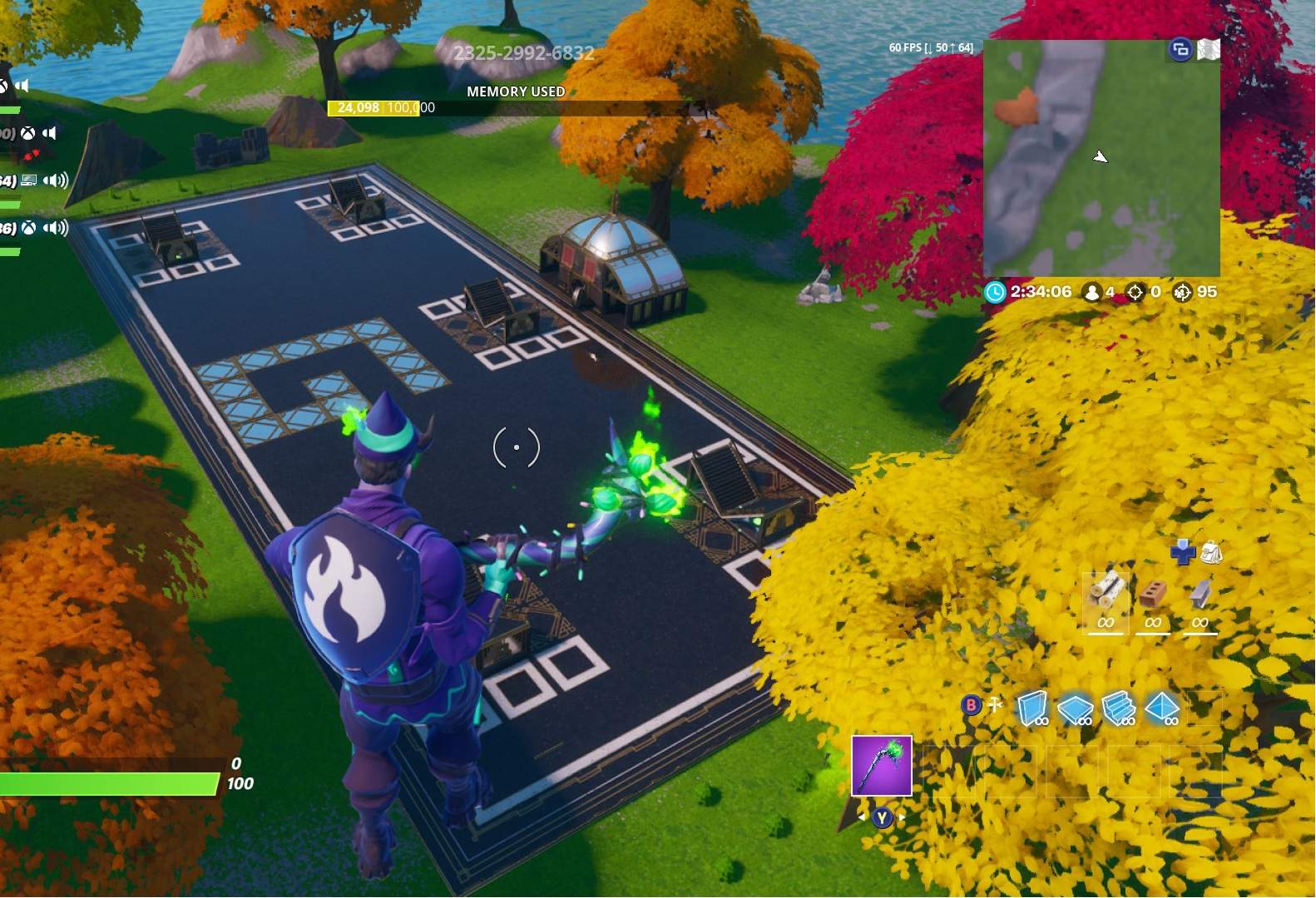Select the stairs build piece
Screen dimensions: 1316x898
tap(1118, 708)
